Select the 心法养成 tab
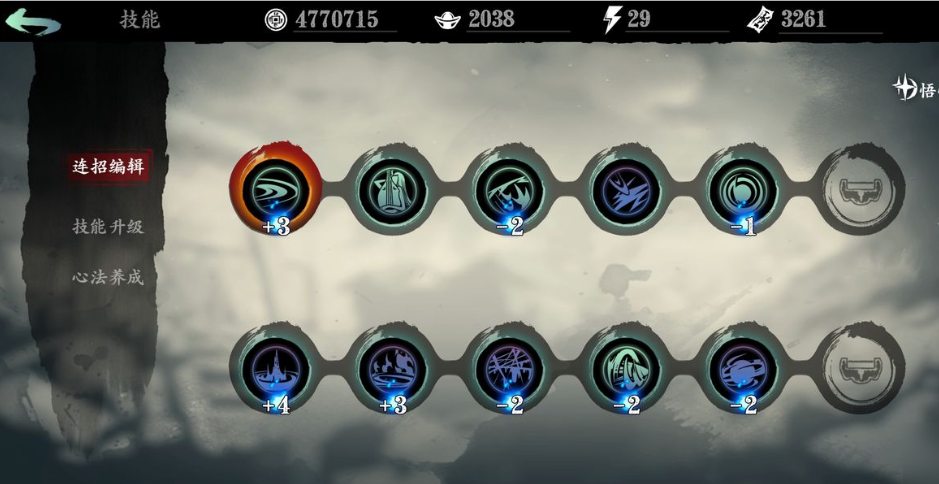Image resolution: width=939 pixels, height=484 pixels. 108,276
